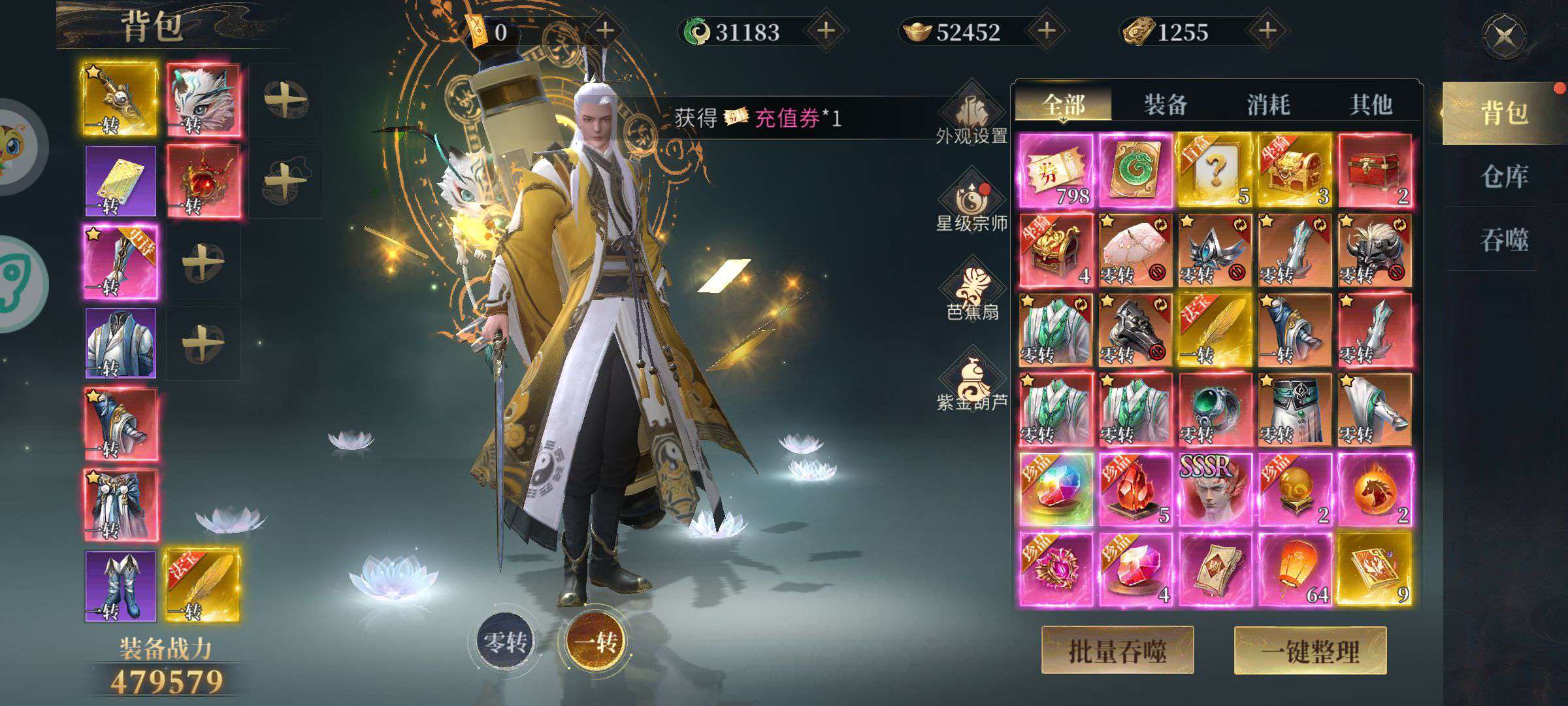Open the 仓库 warehouse section

(1504, 176)
